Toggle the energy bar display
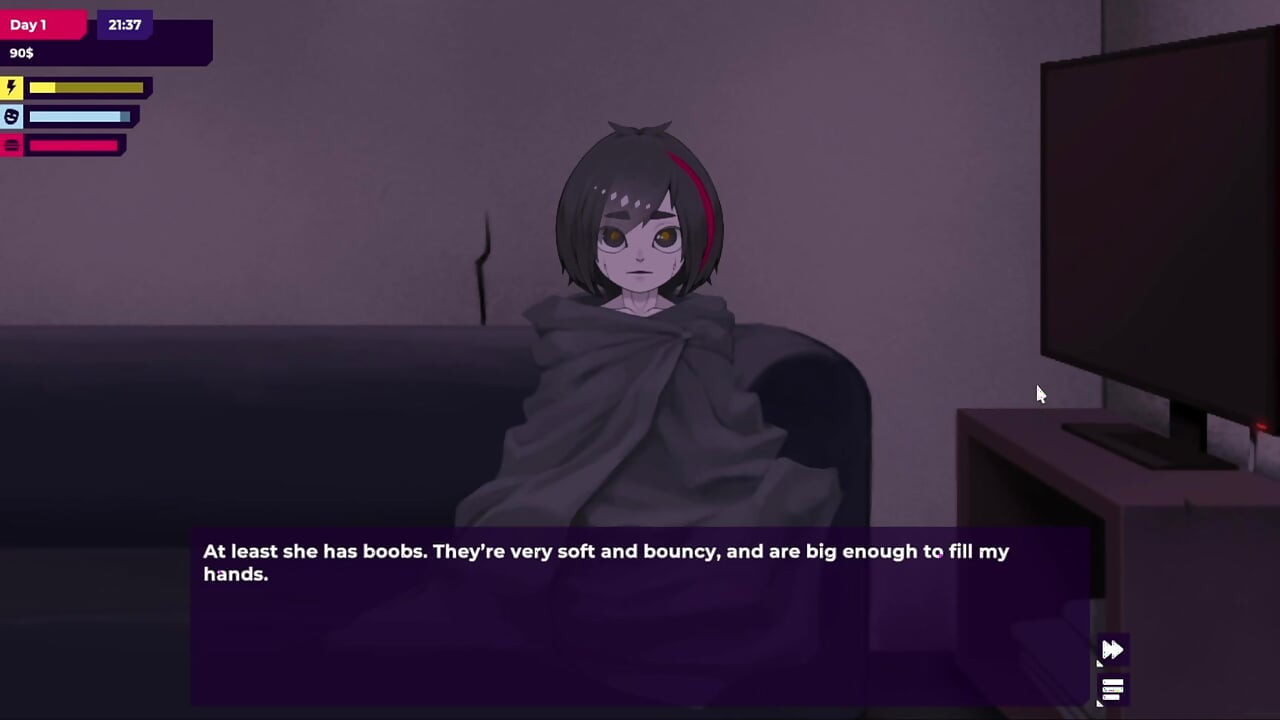Viewport: 1280px width, 720px height. tap(88, 87)
